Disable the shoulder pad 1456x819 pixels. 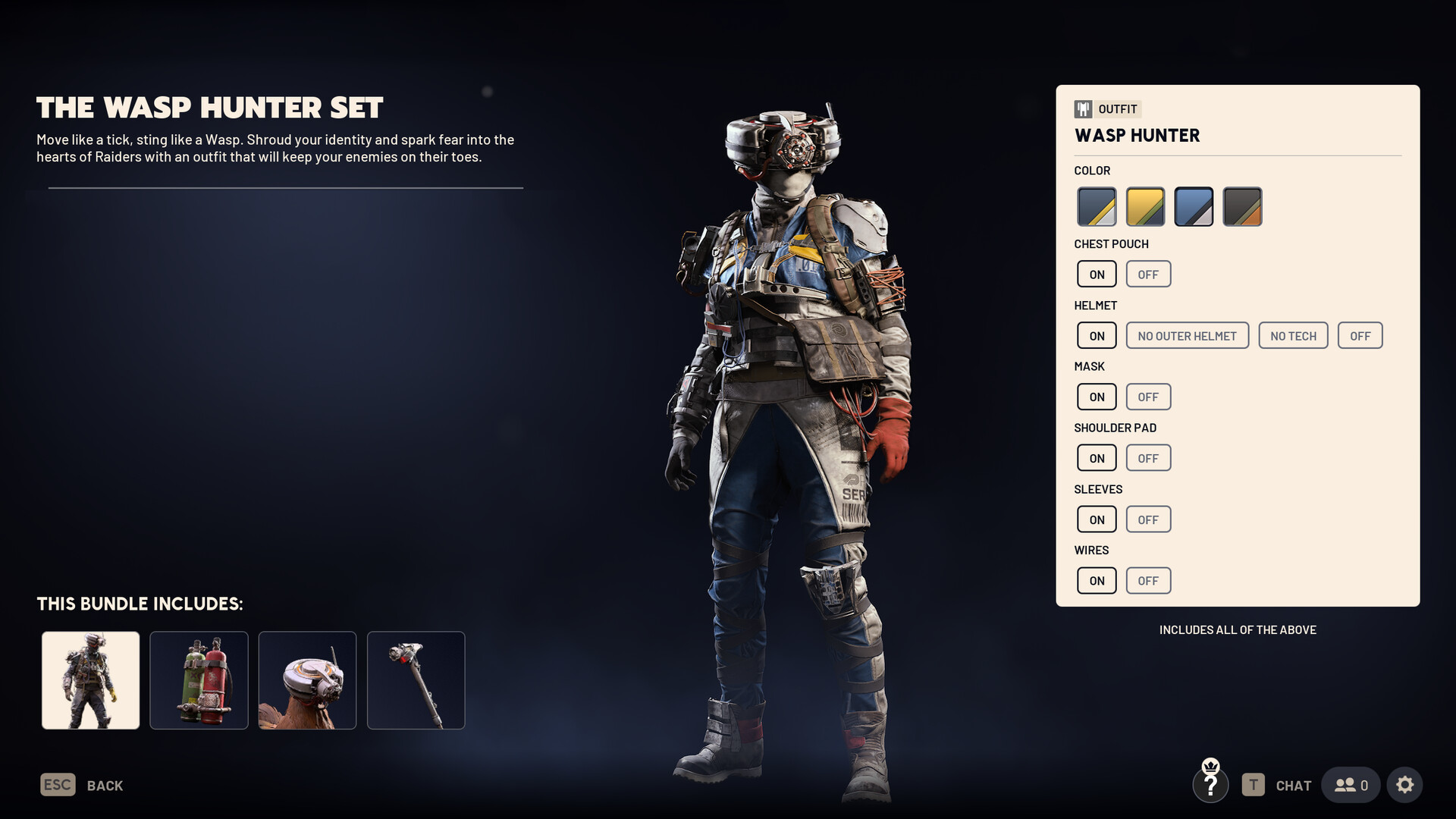(x=1148, y=458)
